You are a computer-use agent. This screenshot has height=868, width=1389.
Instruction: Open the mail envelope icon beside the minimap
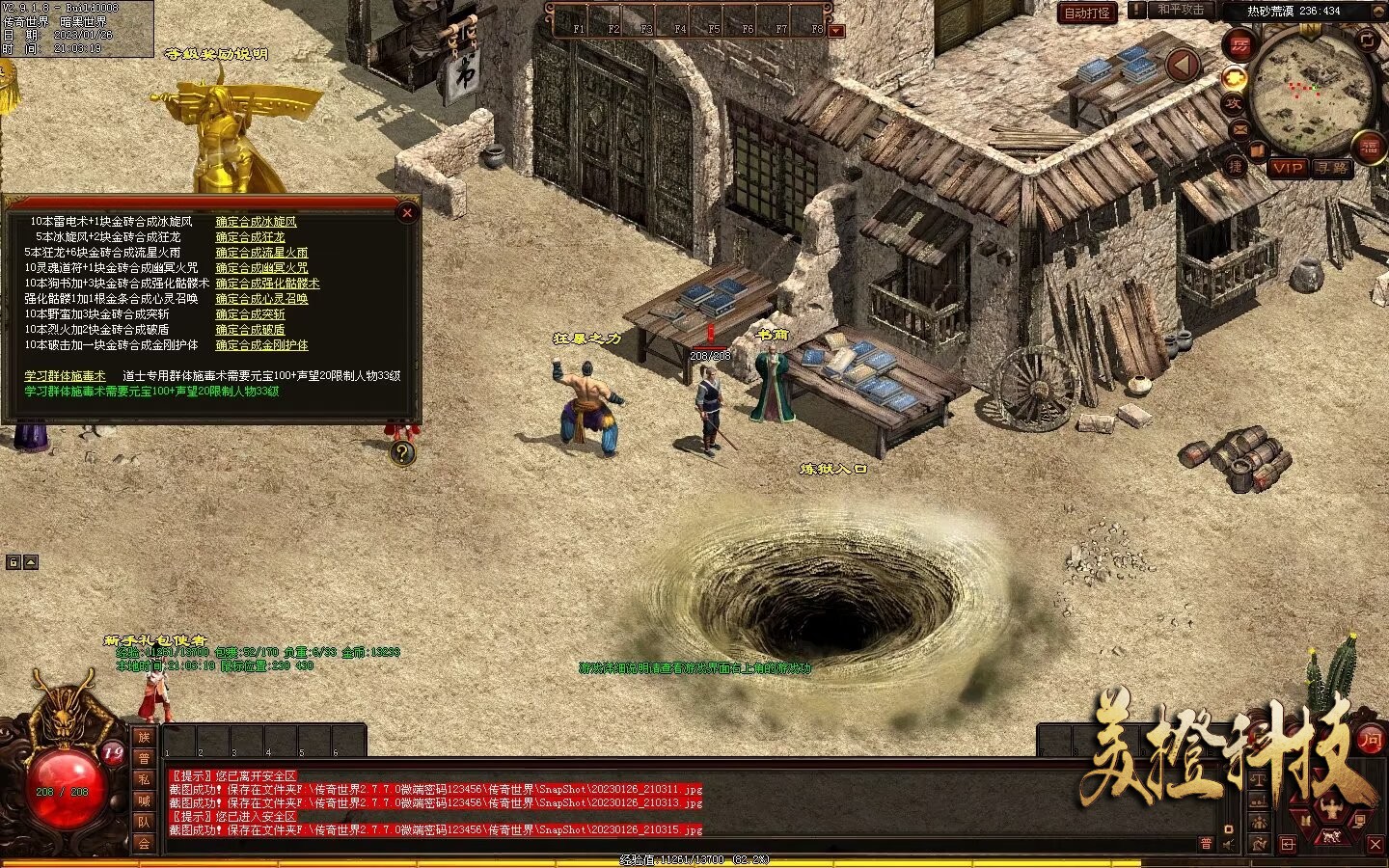[x=1239, y=129]
